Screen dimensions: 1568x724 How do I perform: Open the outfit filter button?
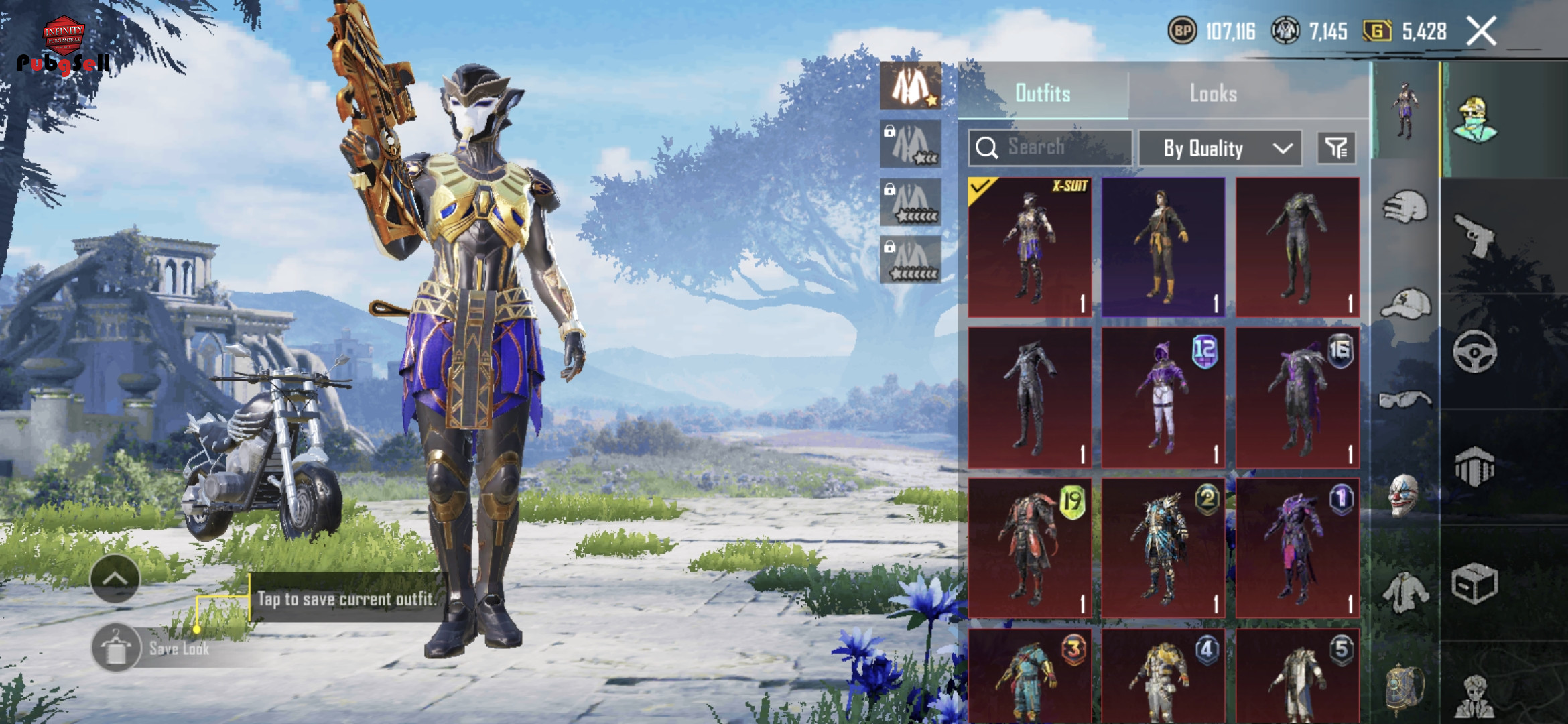(x=1336, y=147)
